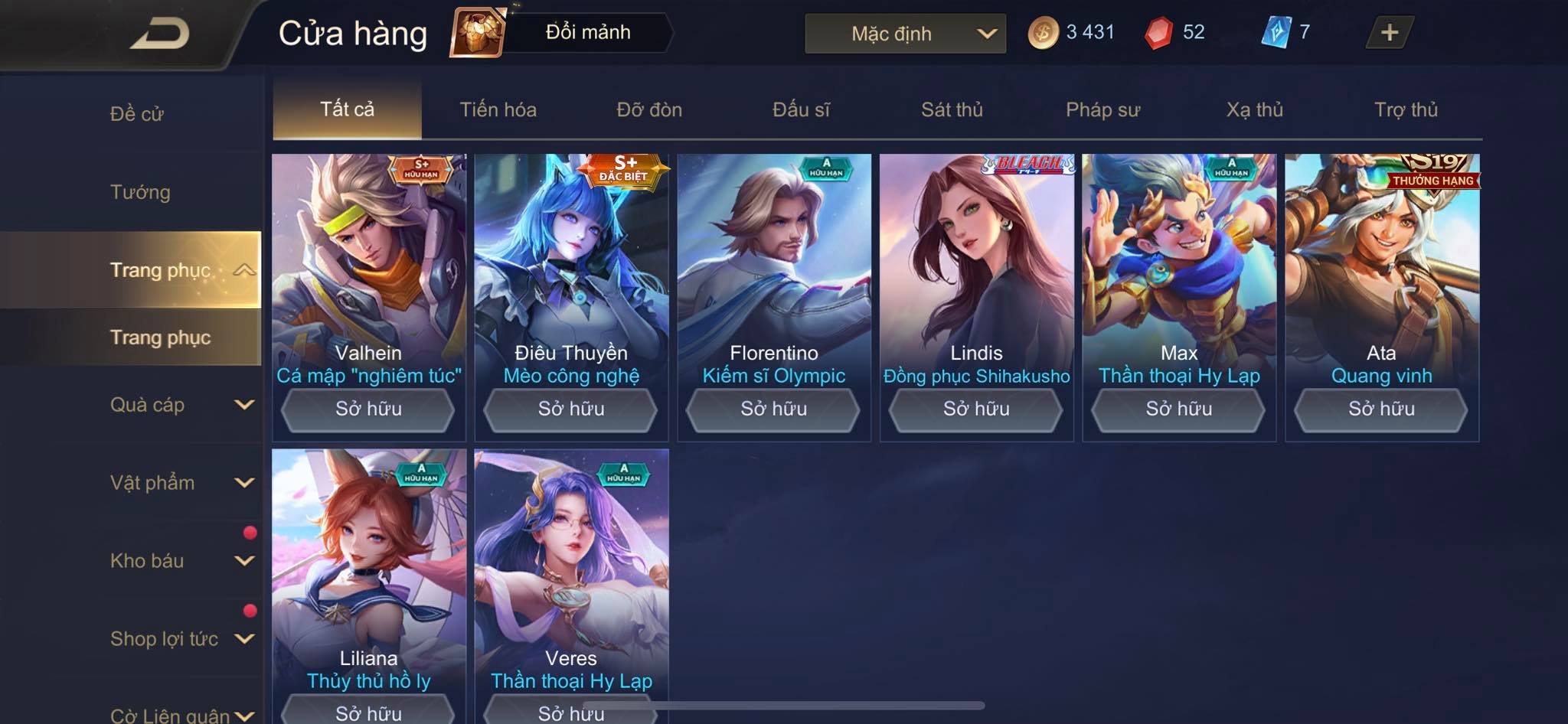Image resolution: width=1568 pixels, height=724 pixels.
Task: Expand the Quà cáp menu
Action: pyautogui.click(x=181, y=405)
